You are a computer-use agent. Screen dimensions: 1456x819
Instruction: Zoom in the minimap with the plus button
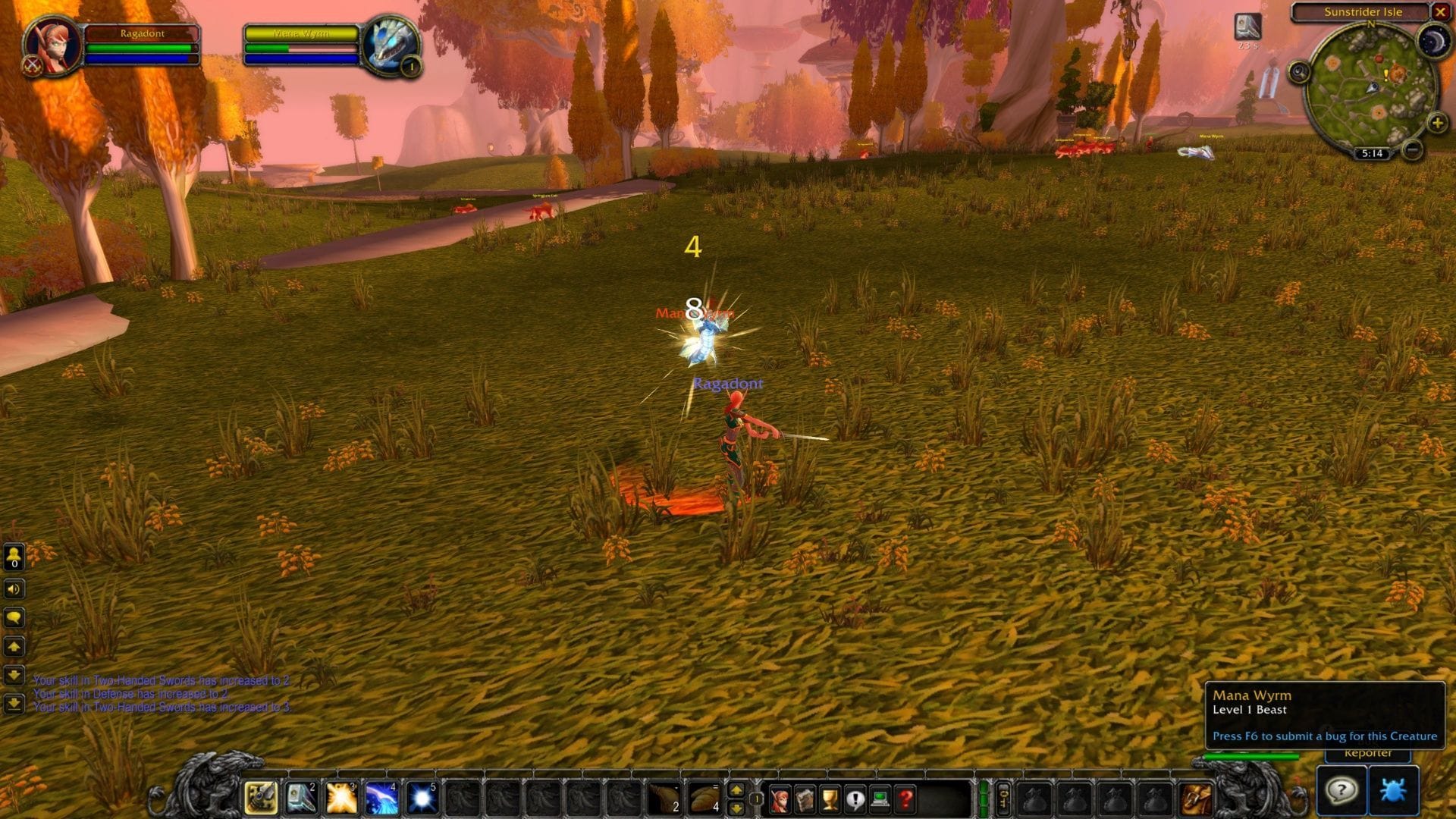coord(1438,121)
